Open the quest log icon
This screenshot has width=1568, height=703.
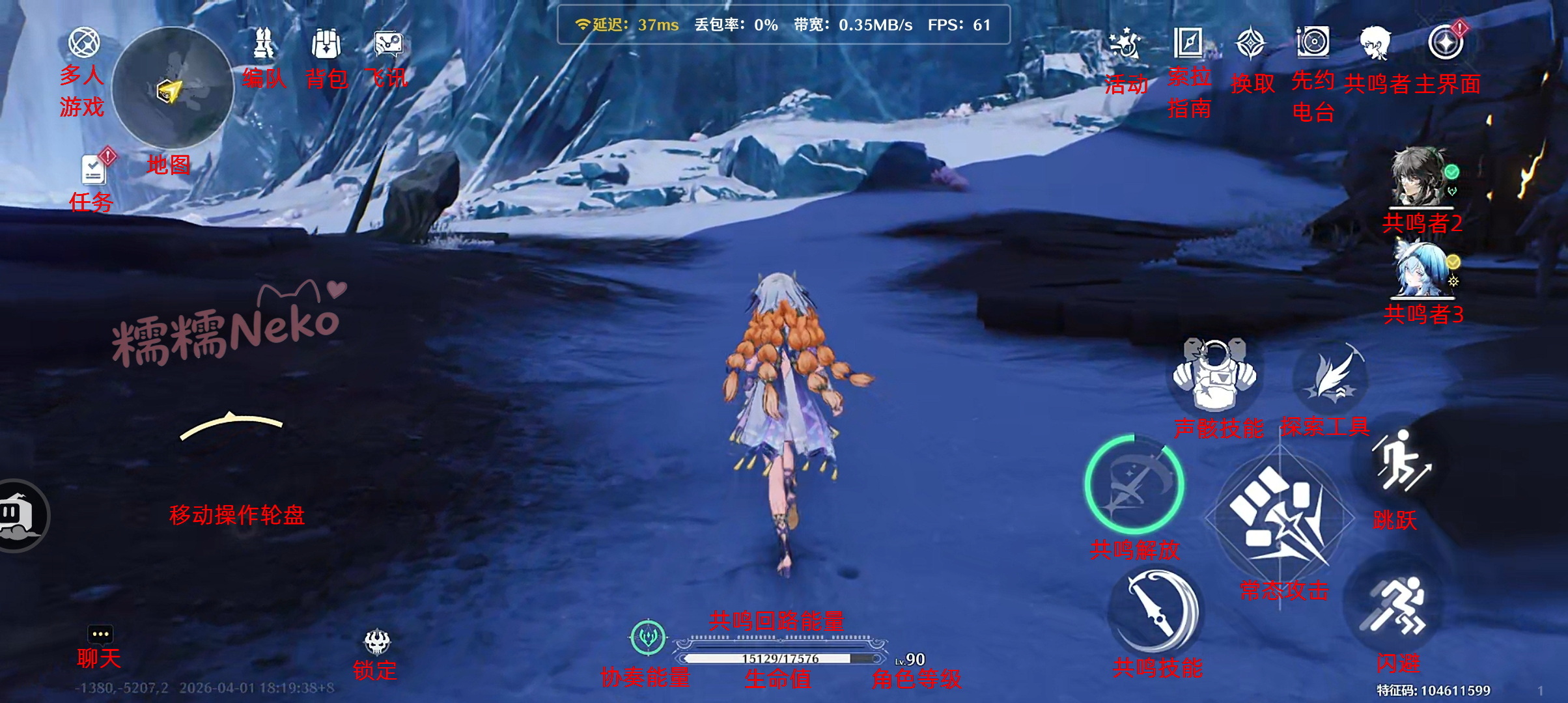pyautogui.click(x=94, y=171)
